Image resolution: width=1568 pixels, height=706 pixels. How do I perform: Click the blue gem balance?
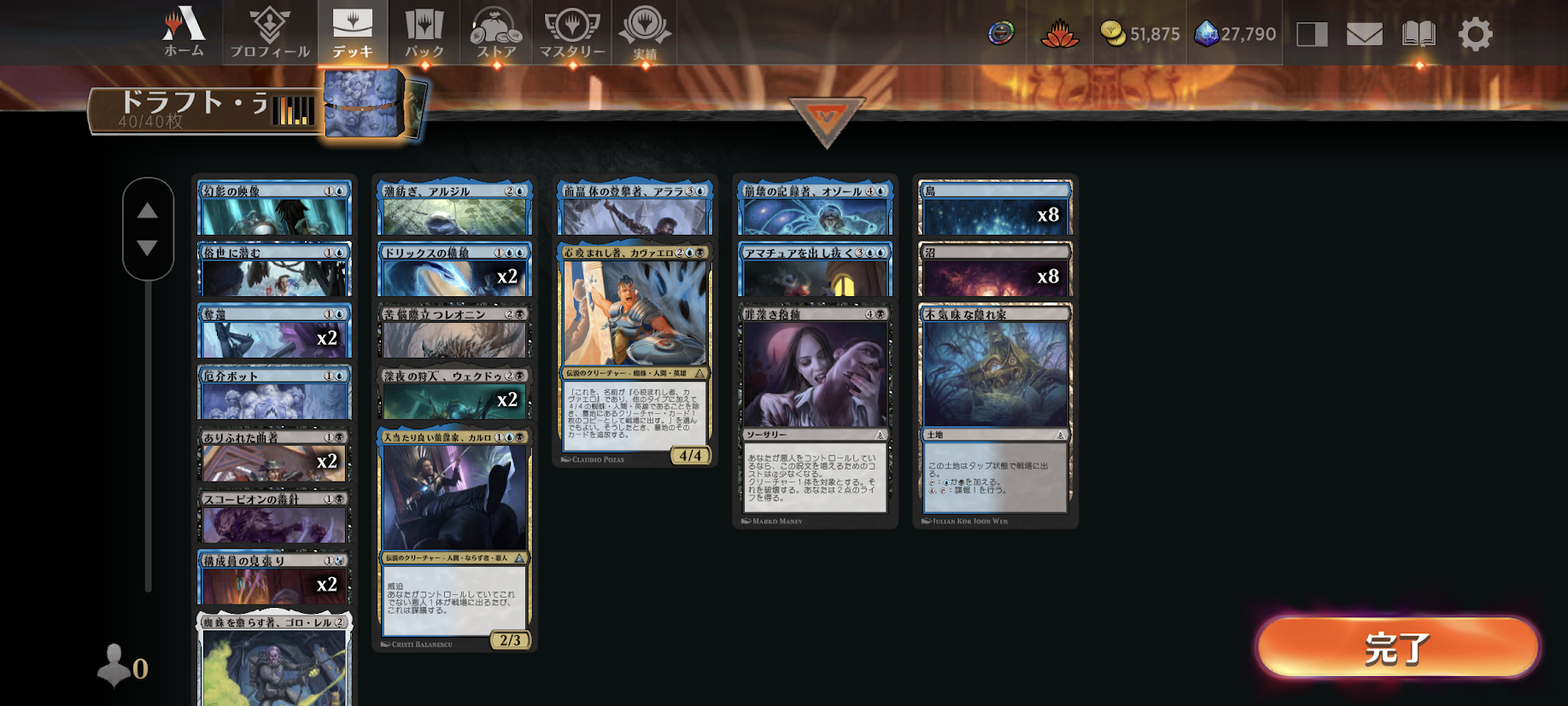click(x=1235, y=34)
